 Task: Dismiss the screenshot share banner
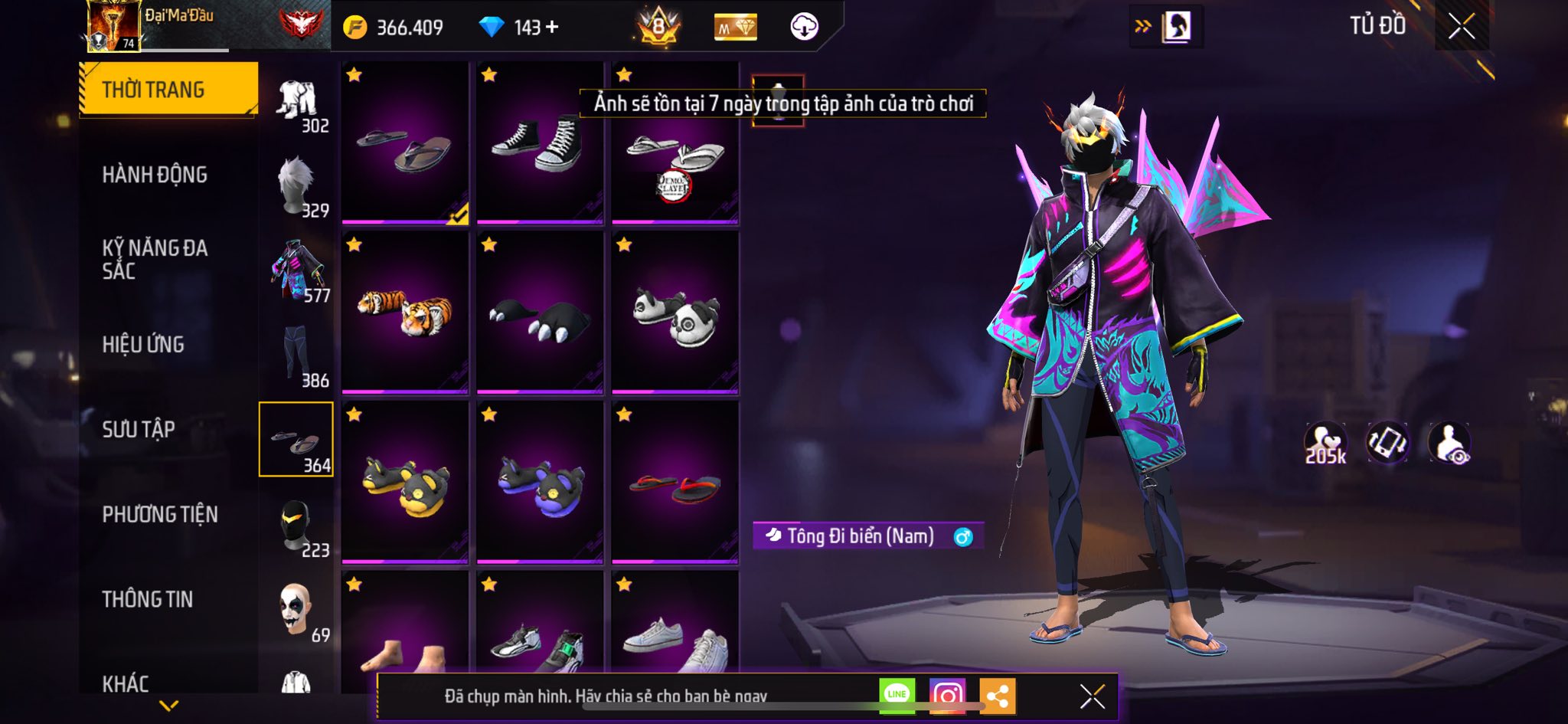[1092, 696]
